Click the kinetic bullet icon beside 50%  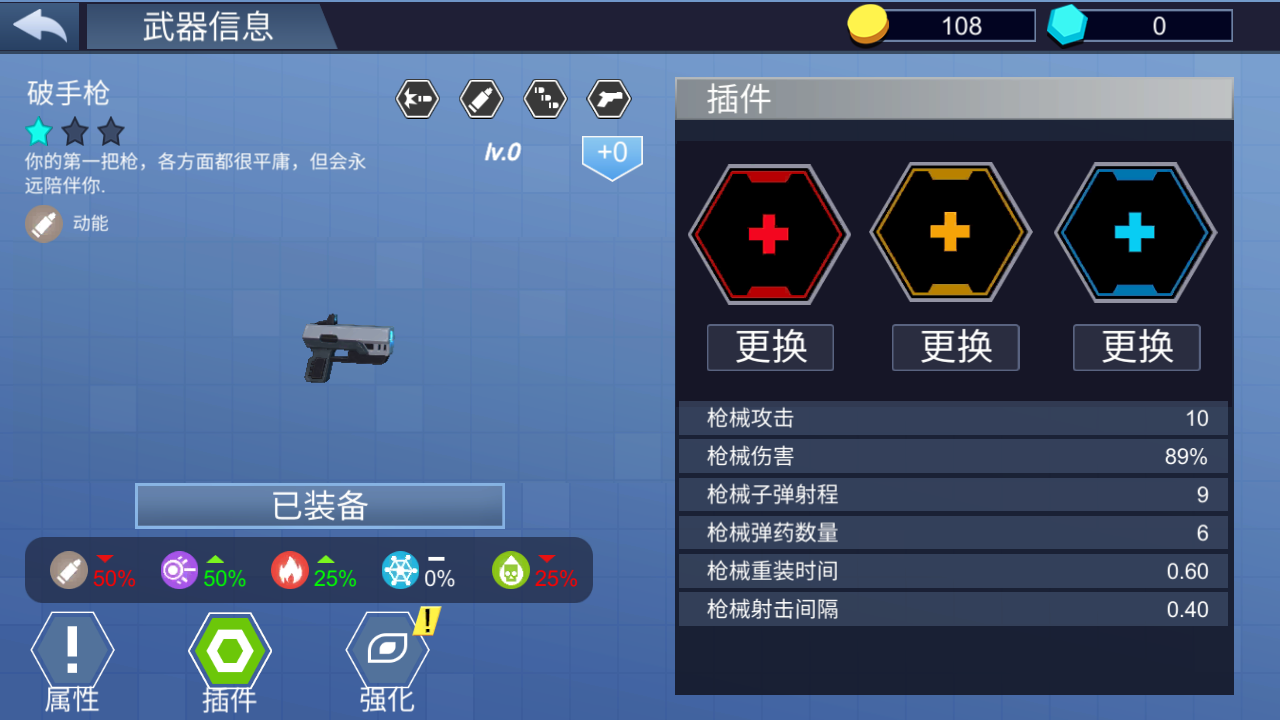coord(68,571)
